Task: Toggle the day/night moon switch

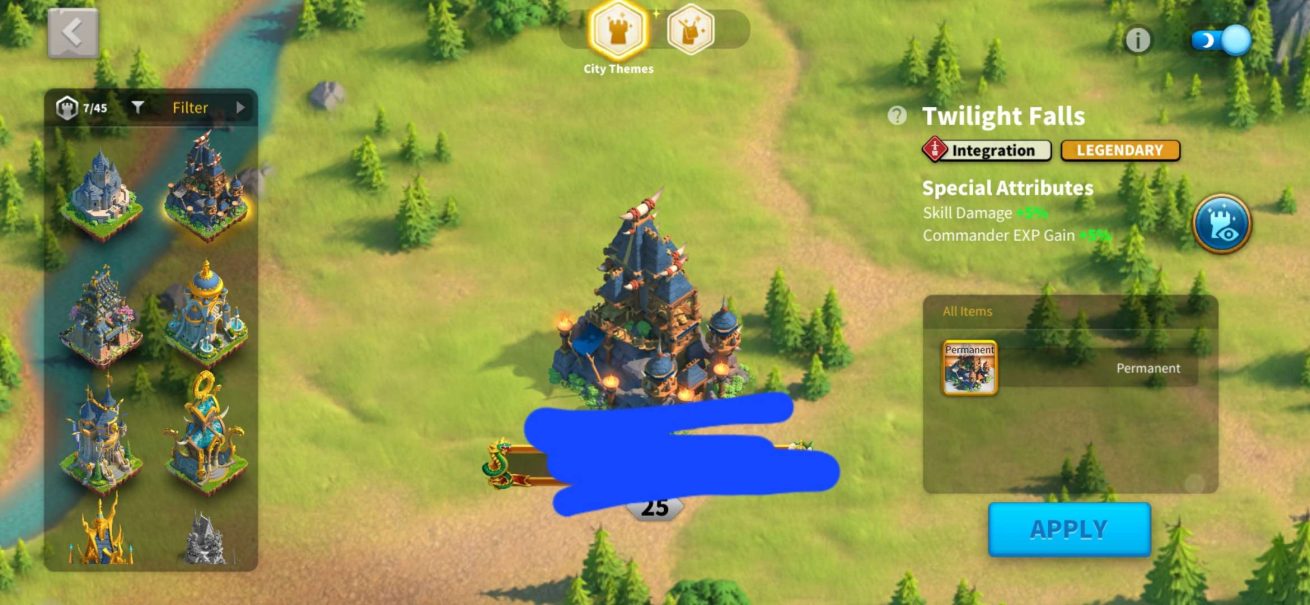Action: (x=1222, y=40)
